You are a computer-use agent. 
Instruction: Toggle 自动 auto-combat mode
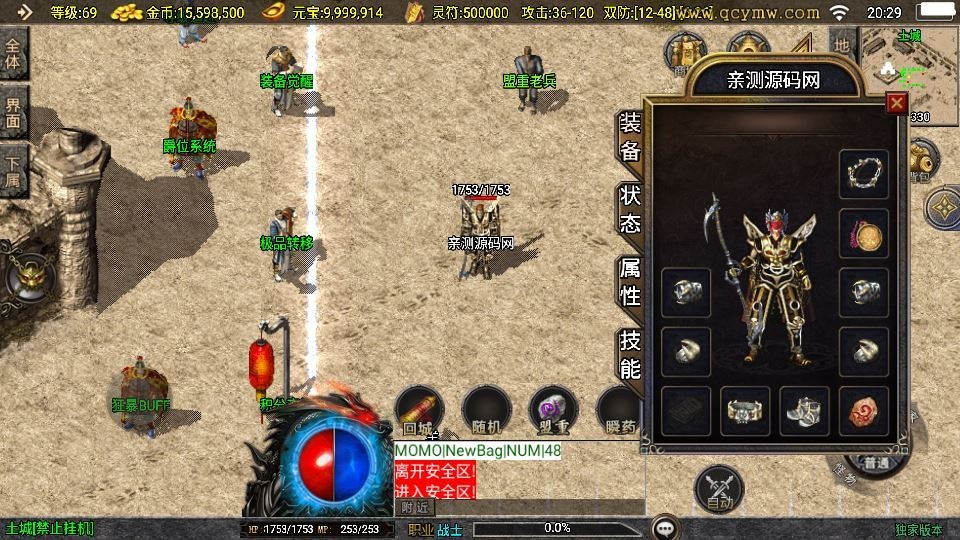719,489
